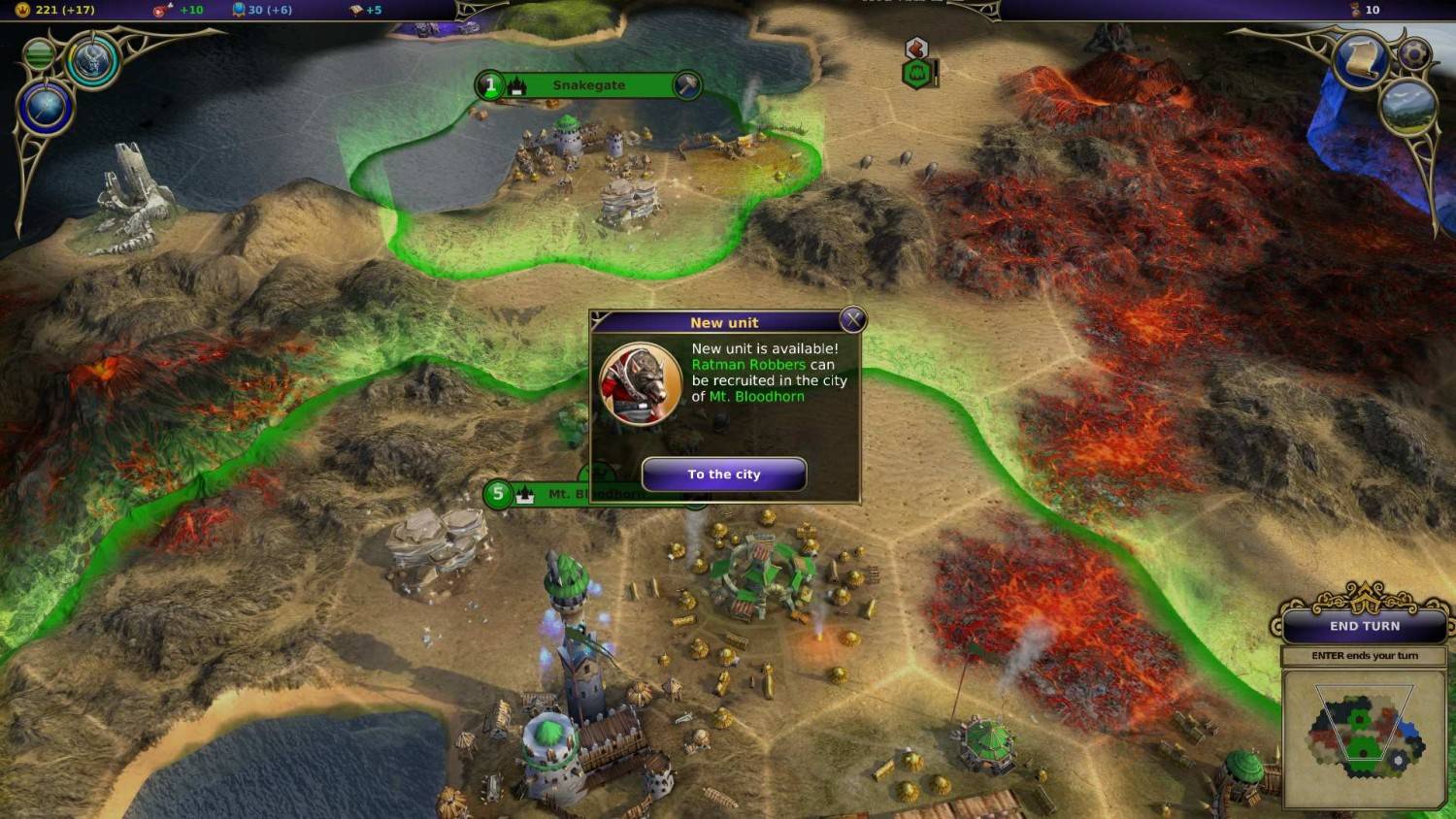The height and width of the screenshot is (819, 1456).
Task: Click the hammer icon on Snakegate banner
Action: tap(687, 85)
